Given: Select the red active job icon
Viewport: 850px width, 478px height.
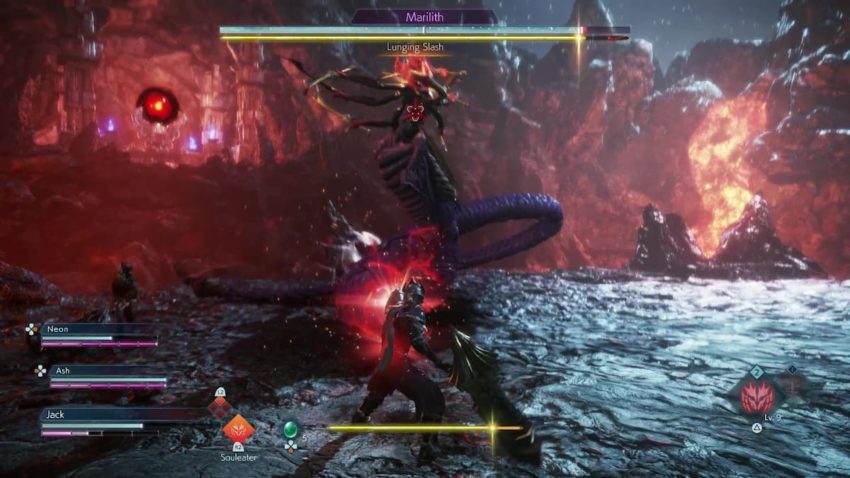Looking at the screenshot, I should [759, 397].
